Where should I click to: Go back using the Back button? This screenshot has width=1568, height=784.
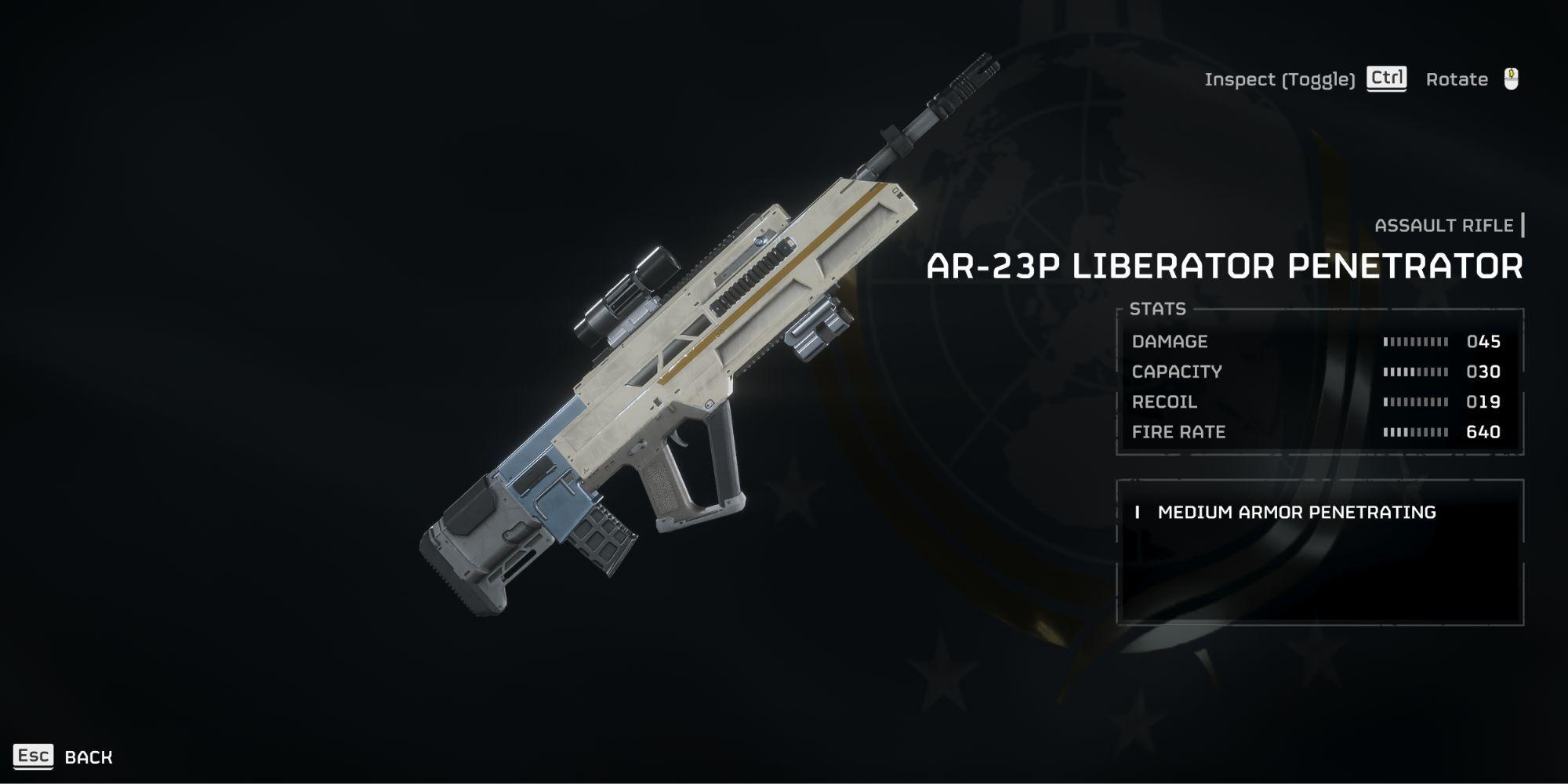coord(64,757)
